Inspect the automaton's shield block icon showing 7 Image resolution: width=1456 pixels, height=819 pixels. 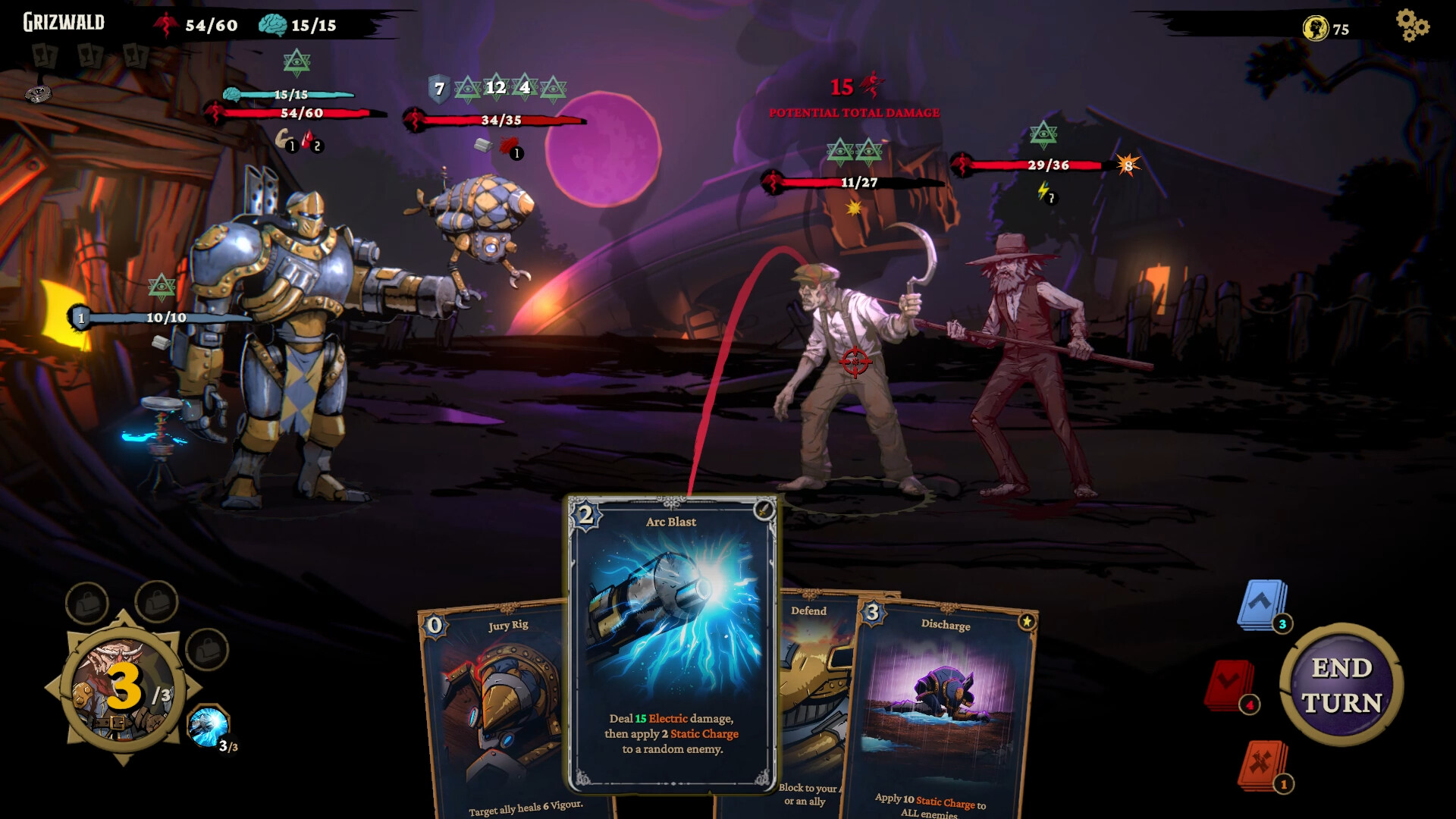[x=438, y=88]
